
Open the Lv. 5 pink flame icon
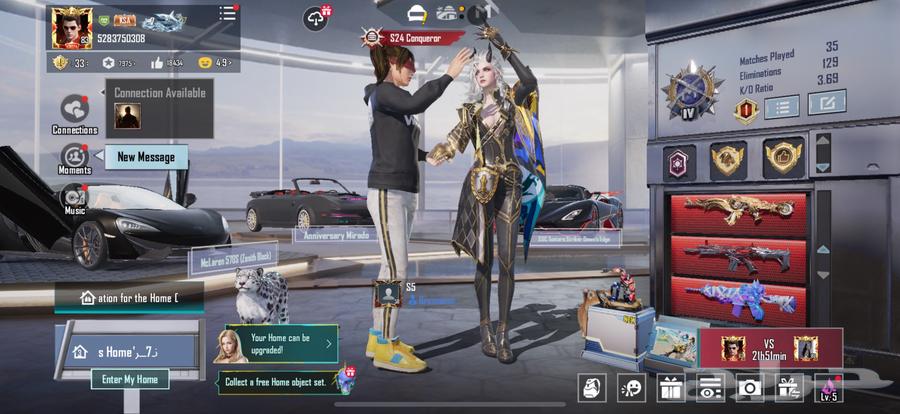point(829,389)
